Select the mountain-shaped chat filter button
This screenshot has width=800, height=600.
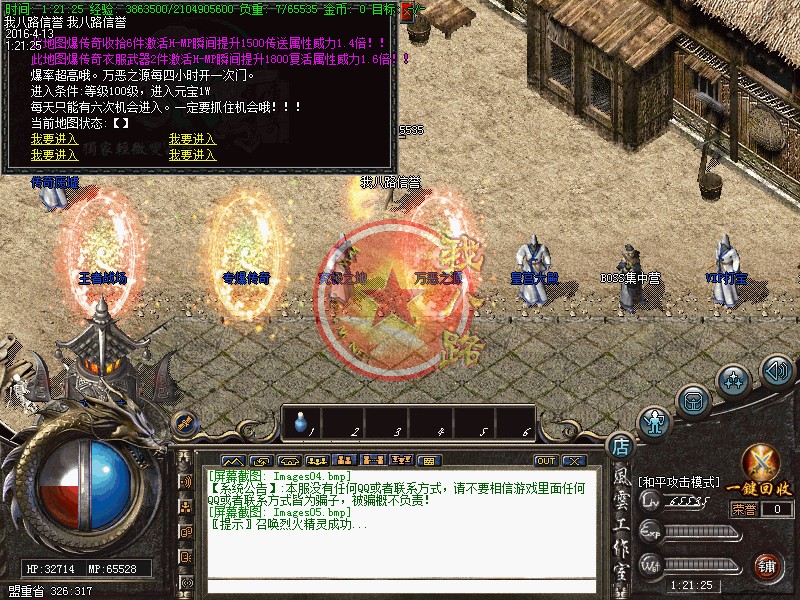coord(238,460)
